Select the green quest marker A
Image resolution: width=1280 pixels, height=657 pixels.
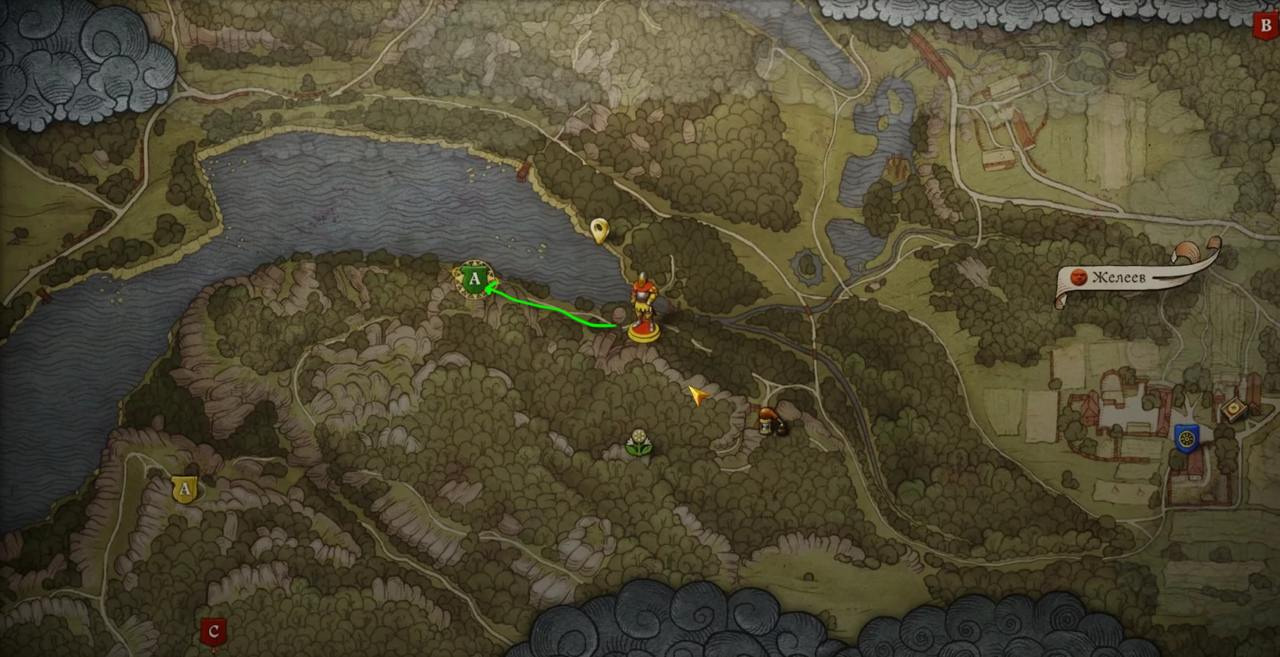pyautogui.click(x=474, y=279)
